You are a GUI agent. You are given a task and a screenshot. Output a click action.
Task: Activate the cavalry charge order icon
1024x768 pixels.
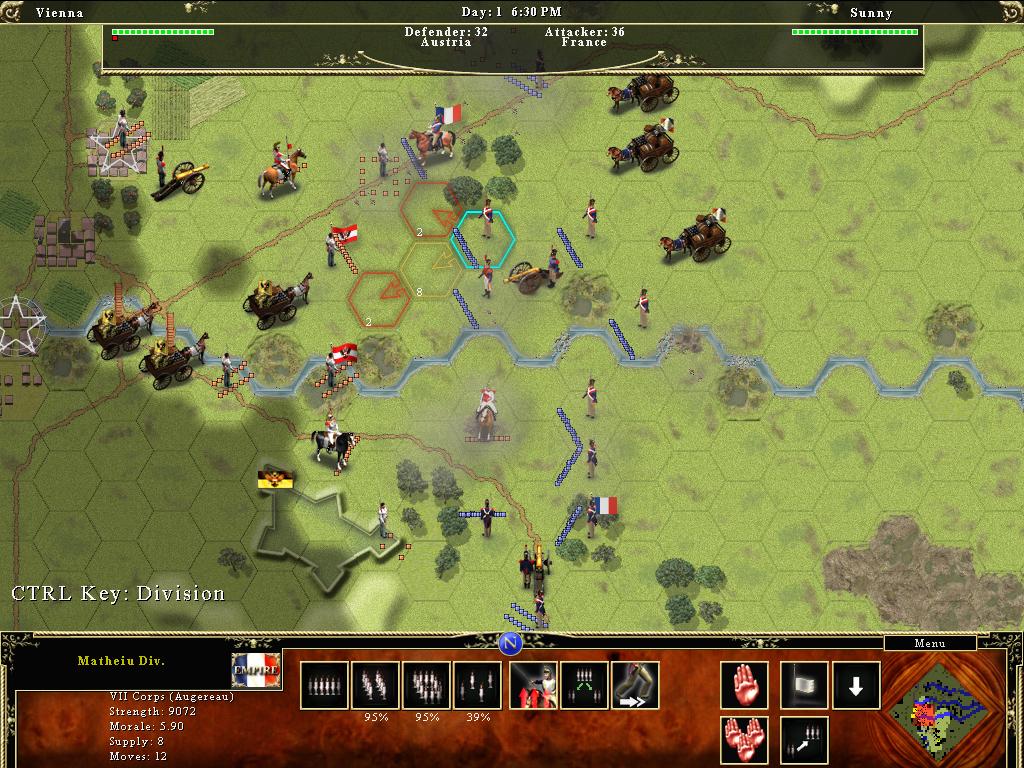[533, 685]
